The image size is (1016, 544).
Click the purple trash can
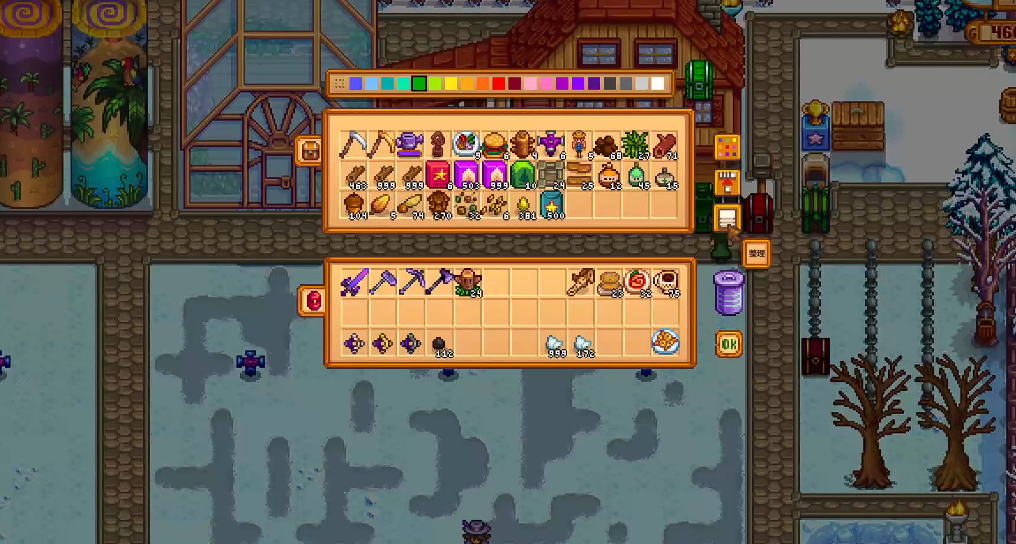click(729, 292)
